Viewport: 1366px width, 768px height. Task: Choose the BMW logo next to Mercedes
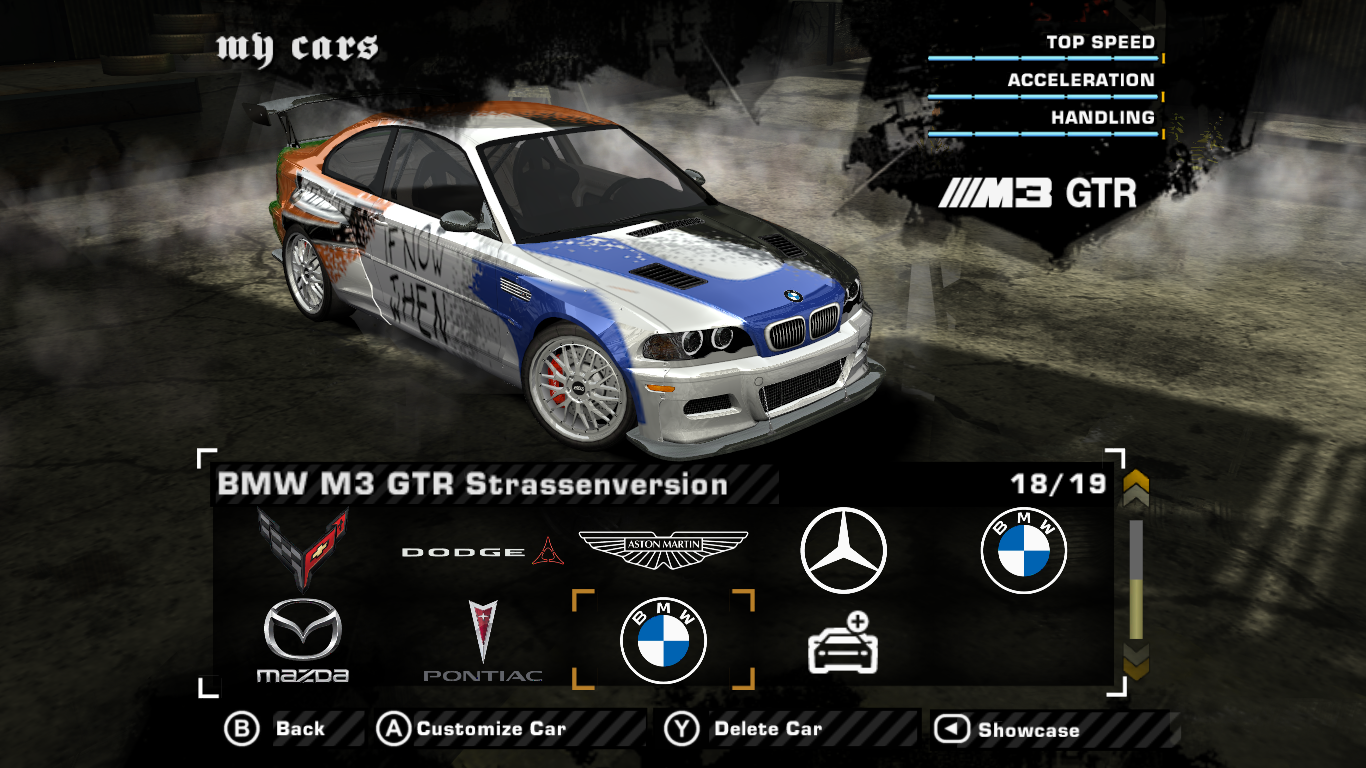click(x=1023, y=551)
